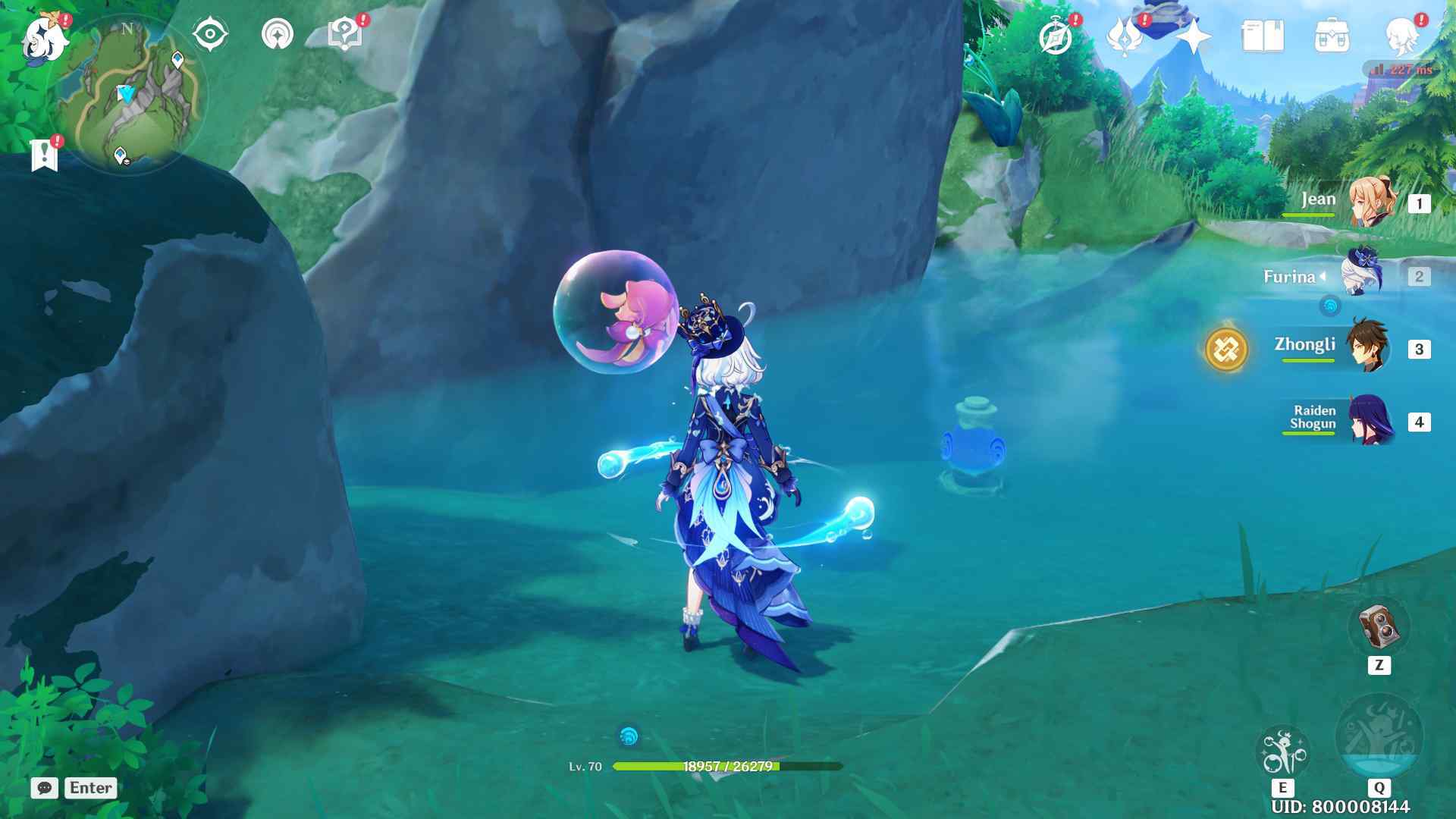Activate Furina's Elemental Skill icon
Viewport: 1456px width, 819px height.
pyautogui.click(x=1282, y=752)
